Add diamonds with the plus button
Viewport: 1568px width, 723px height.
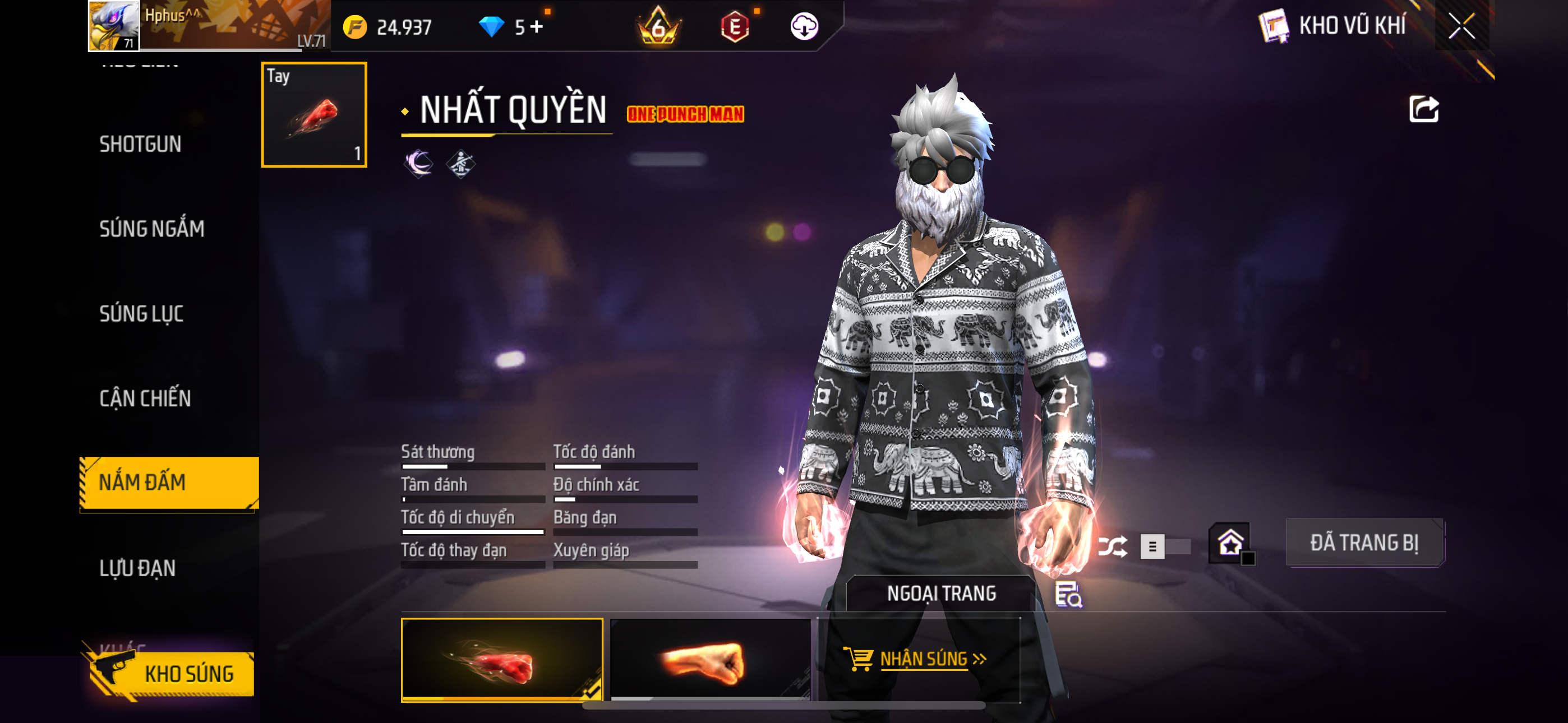(536, 27)
